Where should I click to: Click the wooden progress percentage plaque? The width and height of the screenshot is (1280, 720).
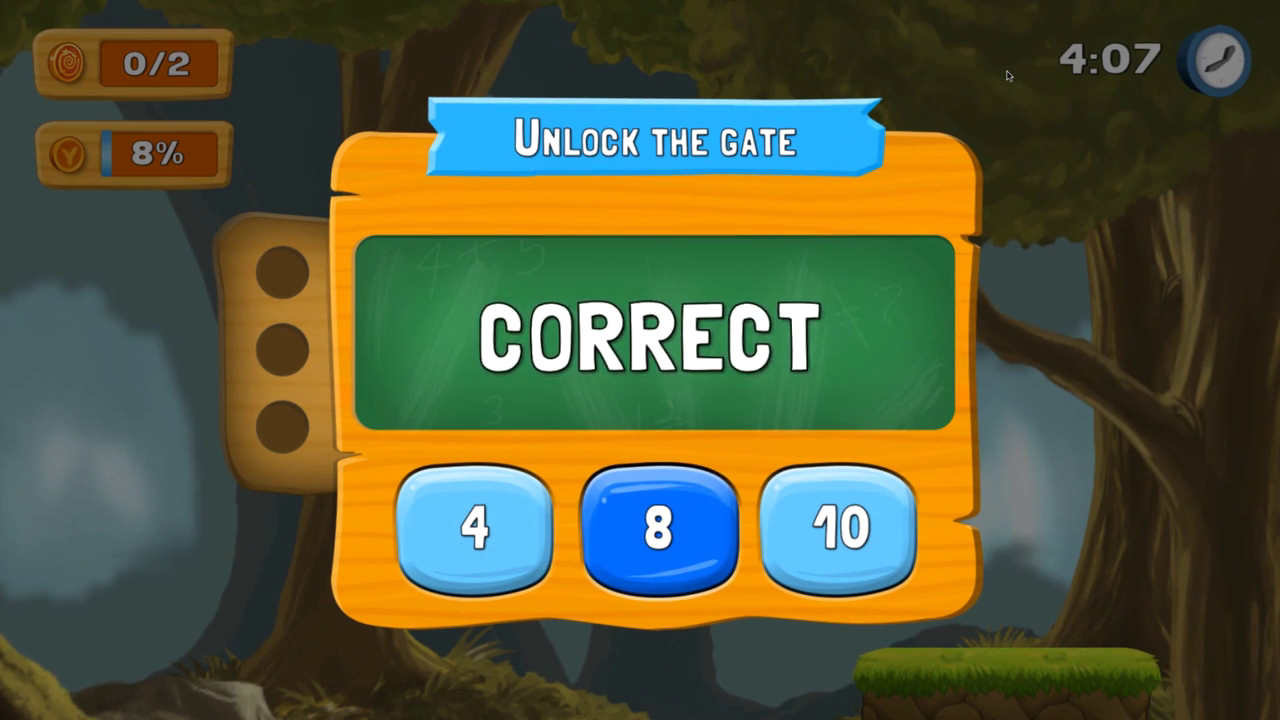[x=132, y=153]
